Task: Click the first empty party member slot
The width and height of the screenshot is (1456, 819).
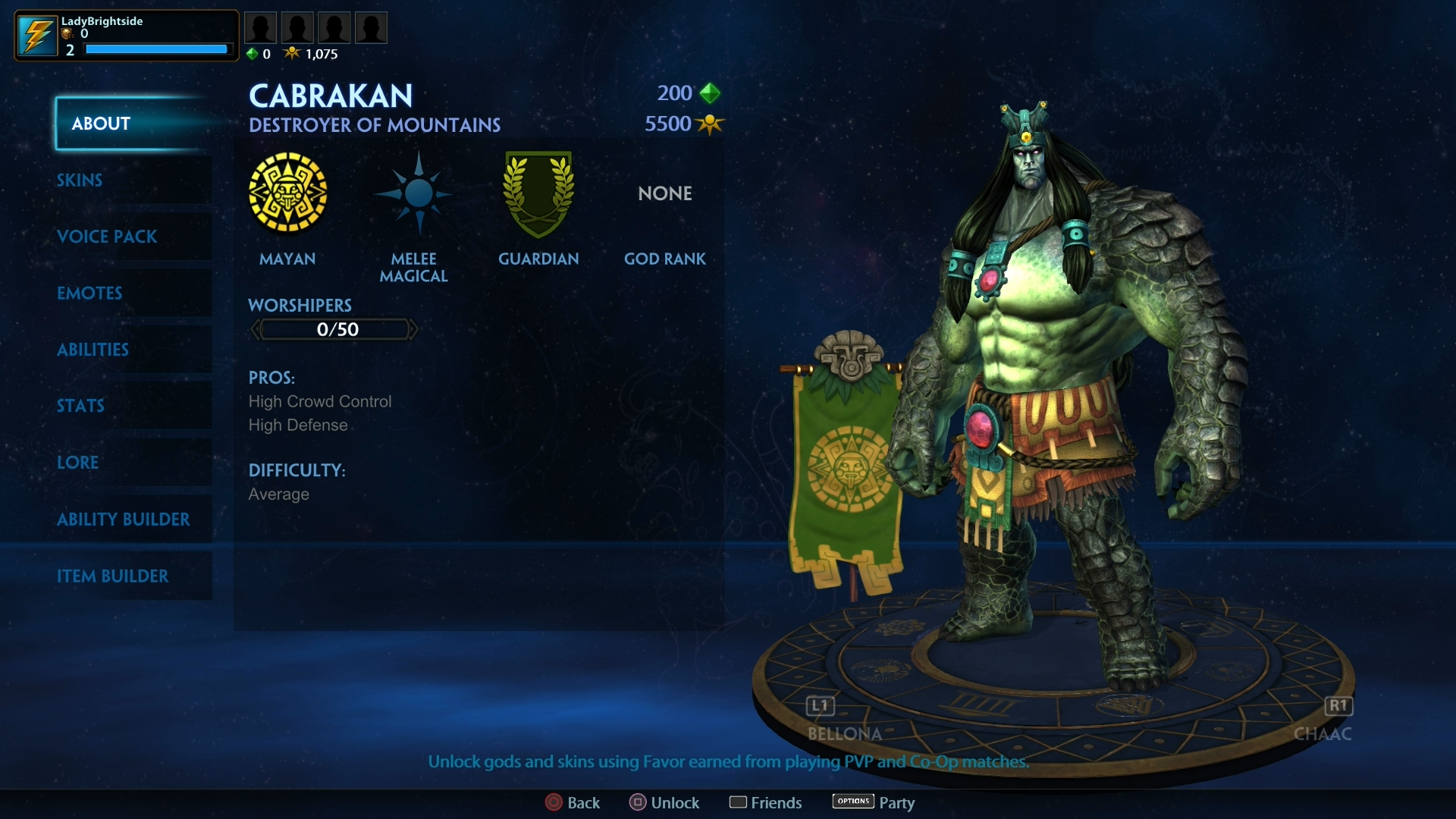Action: (261, 27)
